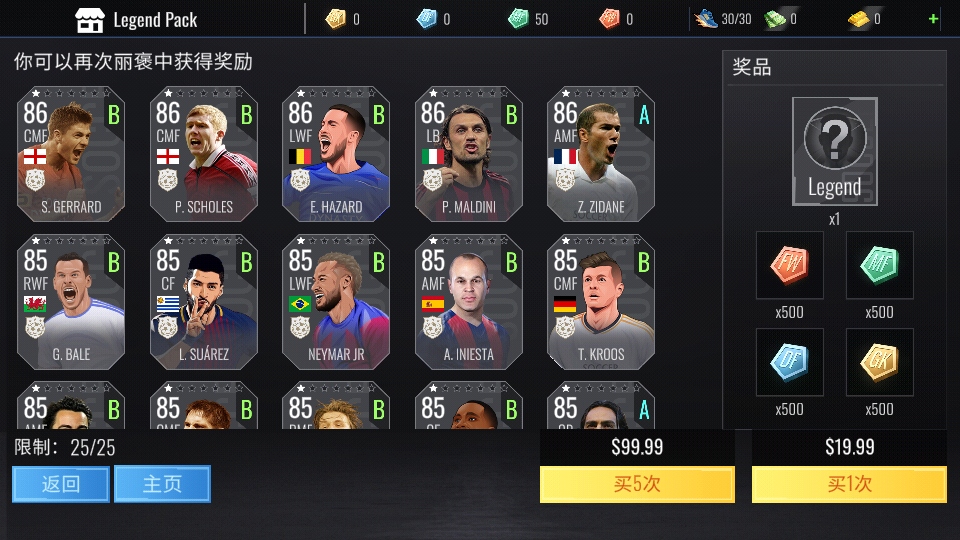
Task: Open the P. Maldini player card
Action: click(469, 155)
